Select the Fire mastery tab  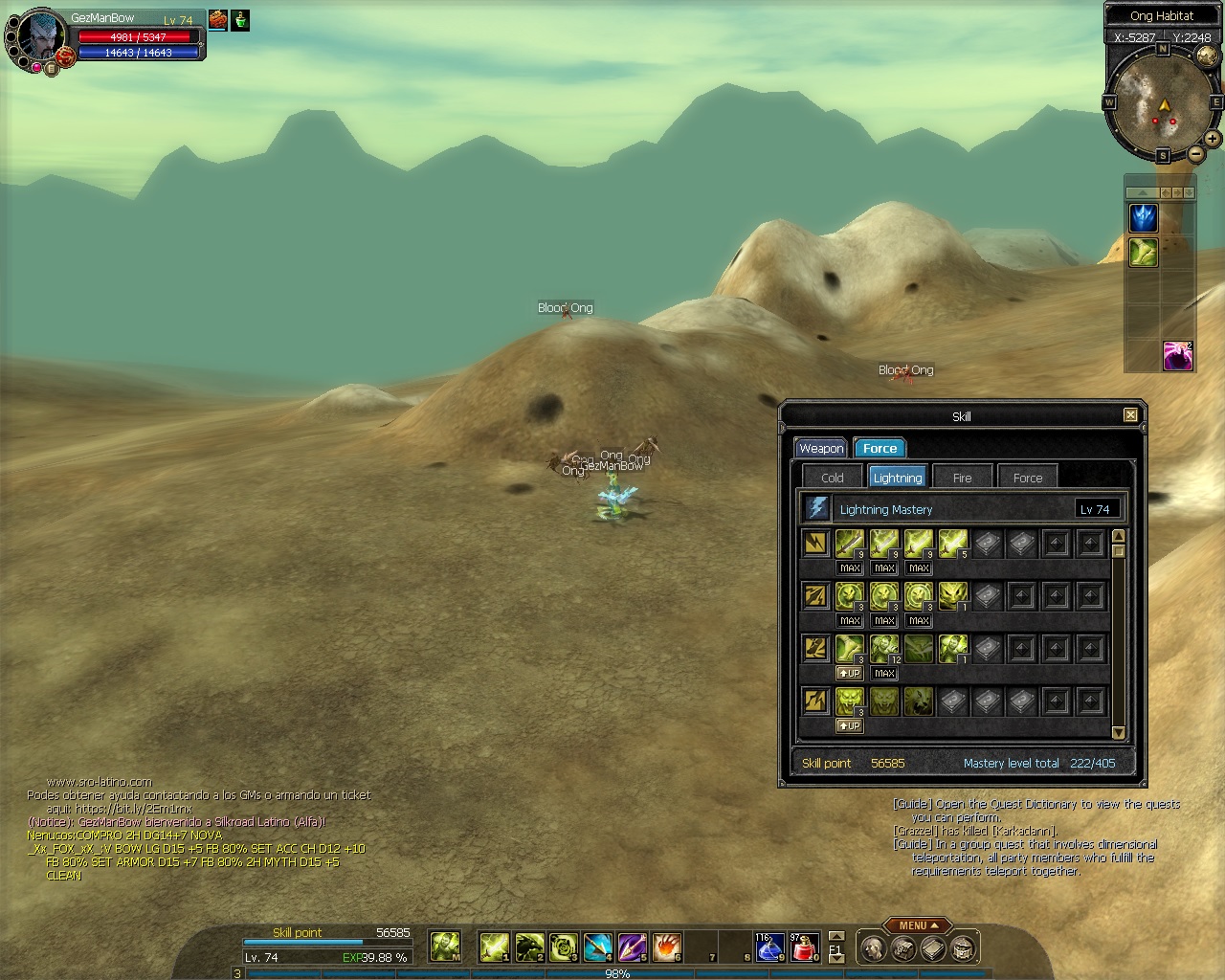click(962, 478)
